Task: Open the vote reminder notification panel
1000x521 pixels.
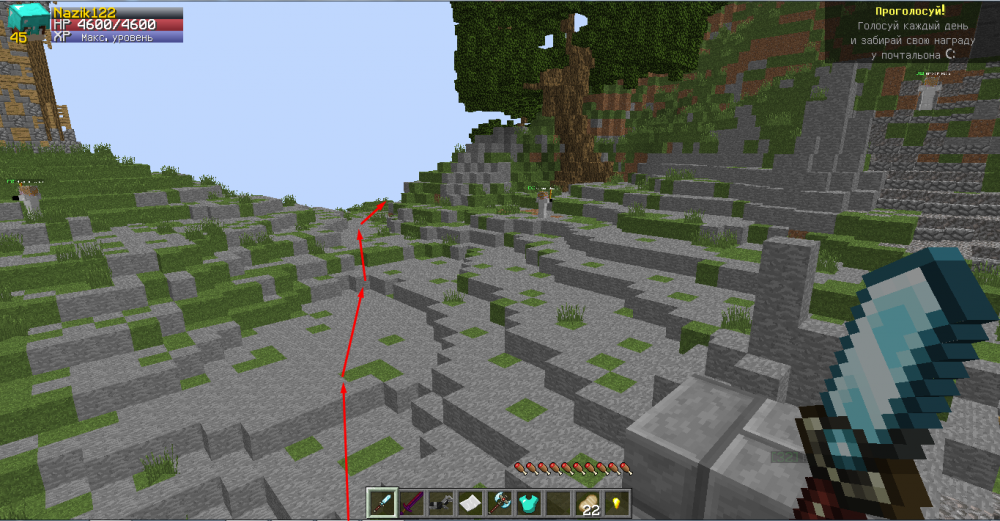Action: [x=910, y=32]
